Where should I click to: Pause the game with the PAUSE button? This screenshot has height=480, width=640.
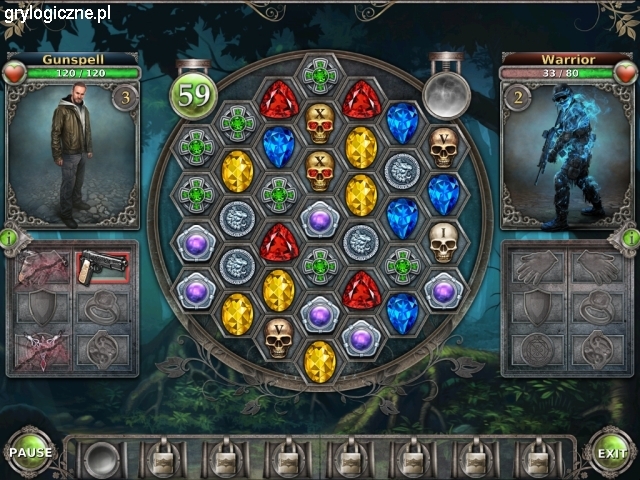31,452
